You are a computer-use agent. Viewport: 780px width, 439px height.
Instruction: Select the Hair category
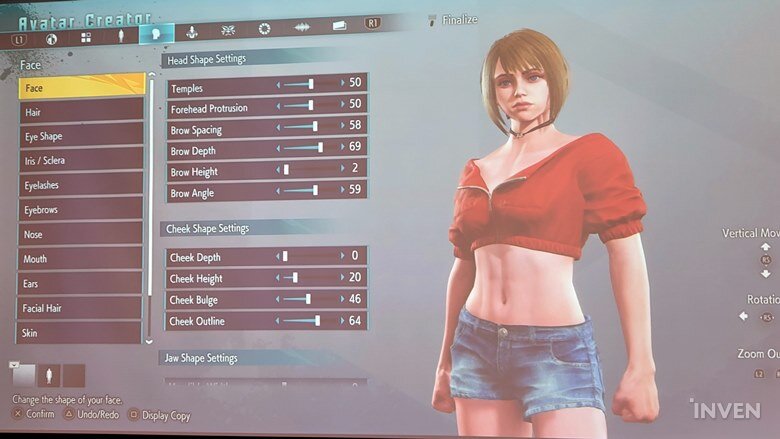point(80,112)
